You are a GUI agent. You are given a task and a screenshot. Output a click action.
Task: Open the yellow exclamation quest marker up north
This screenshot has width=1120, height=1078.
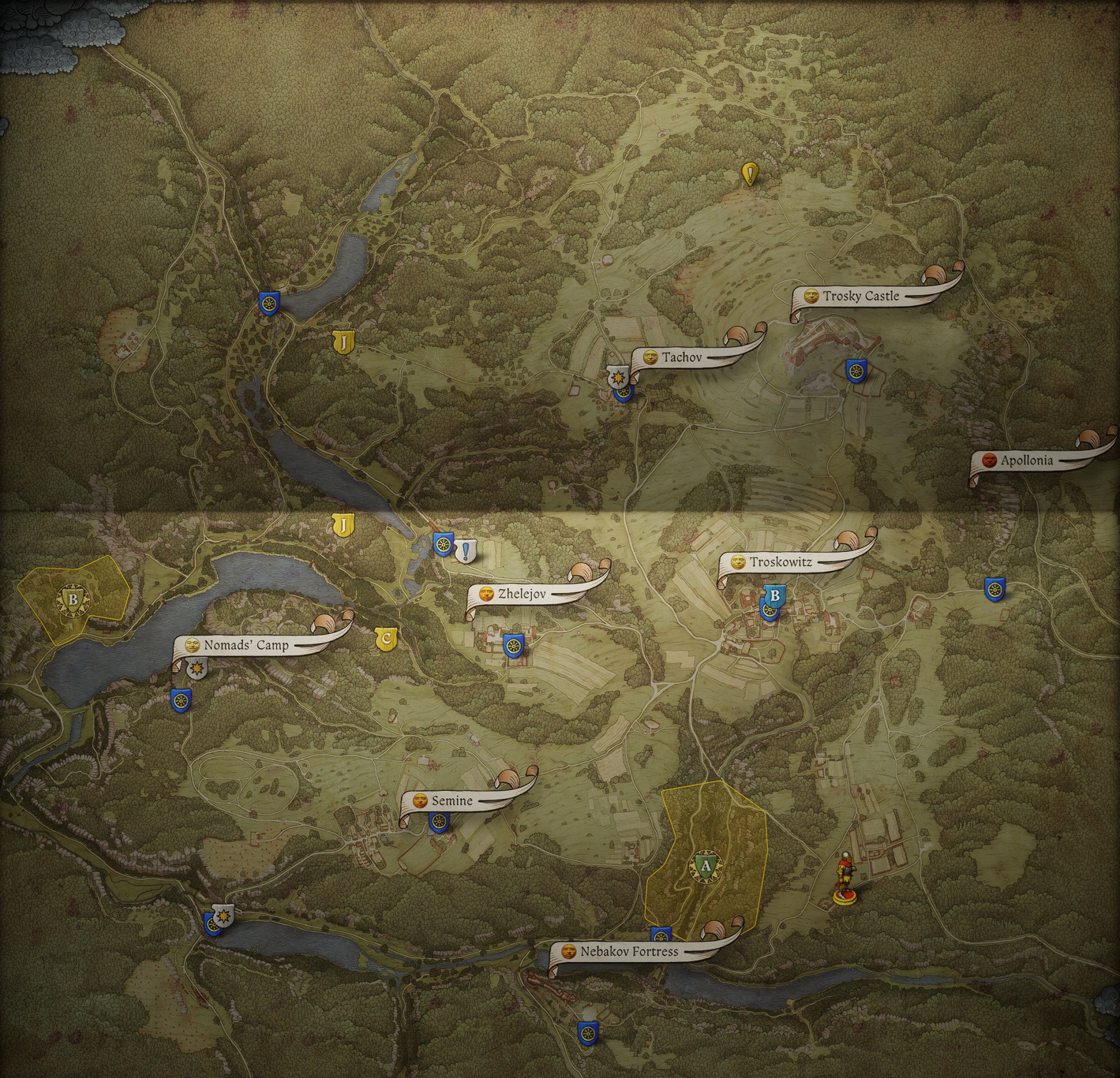tap(750, 175)
